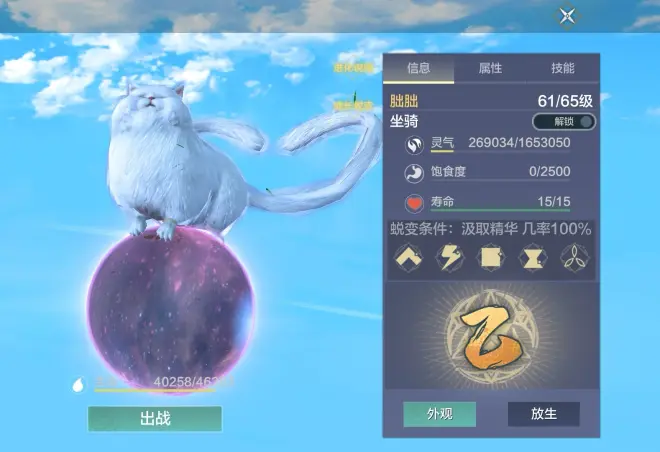This screenshot has width=660, height=452.
Task: Pick the three-petal leaf essence icon
Action: (x=575, y=259)
